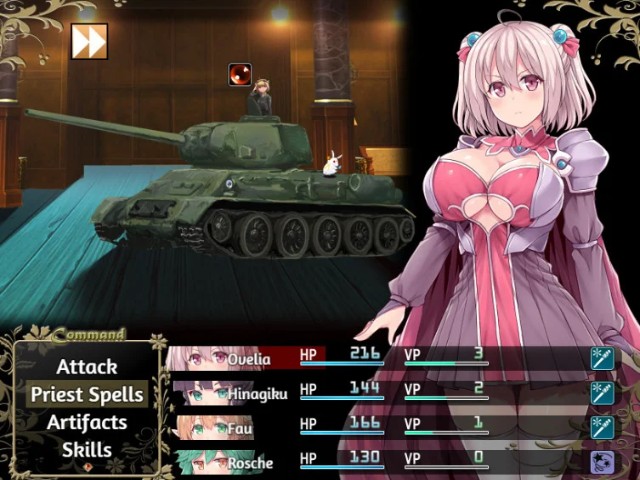Select the Artifacts command
This screenshot has width=640, height=480.
click(87, 422)
